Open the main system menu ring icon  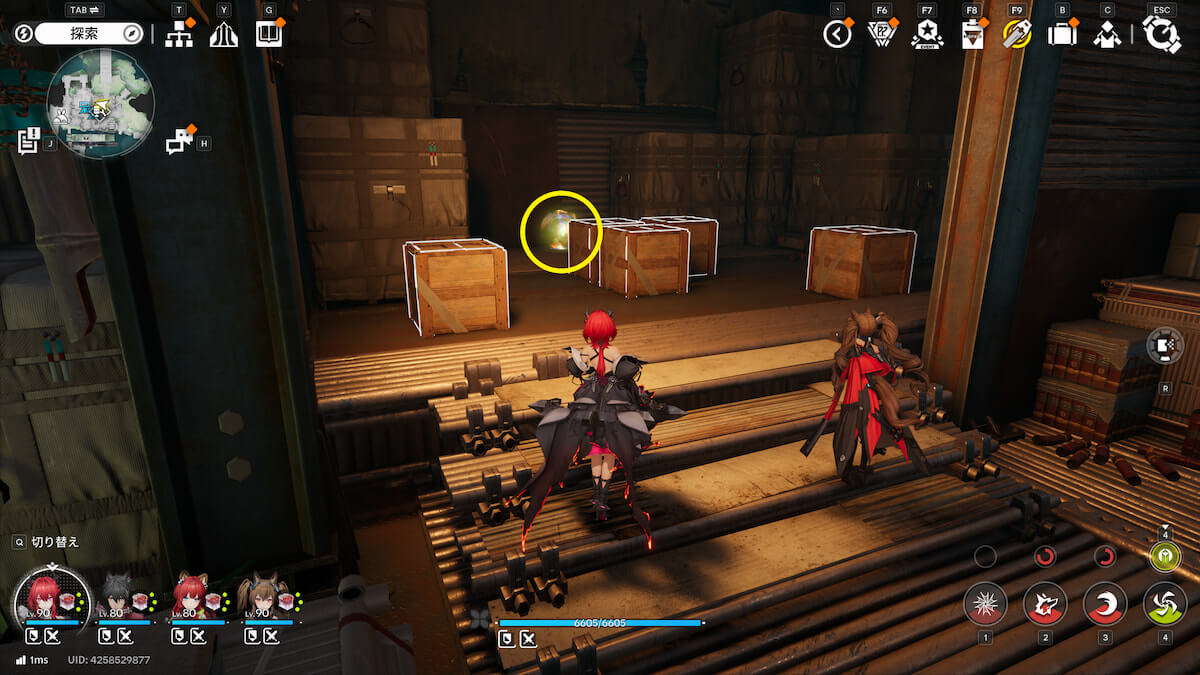click(x=1162, y=34)
